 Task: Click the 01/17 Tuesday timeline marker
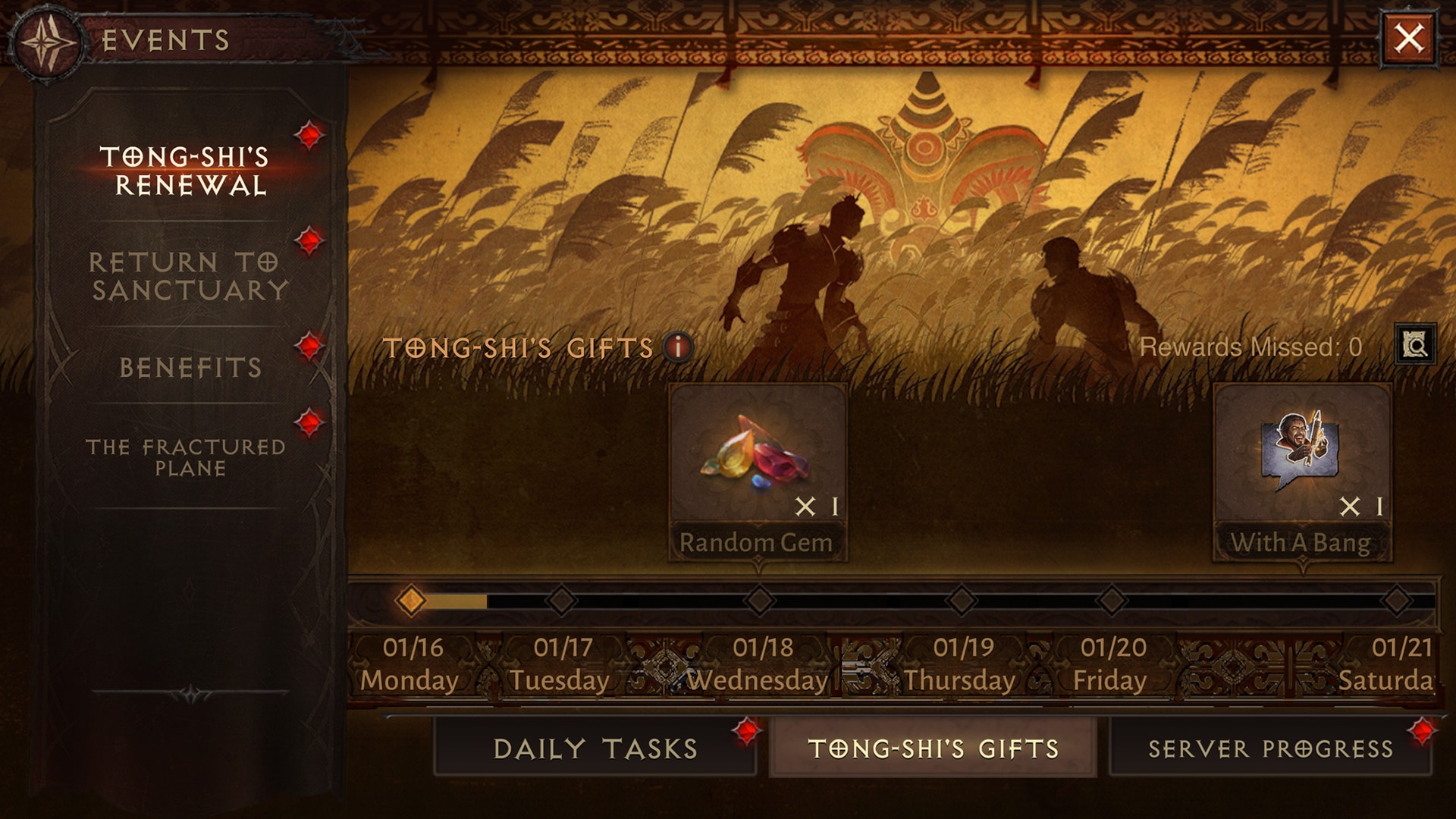click(x=562, y=601)
